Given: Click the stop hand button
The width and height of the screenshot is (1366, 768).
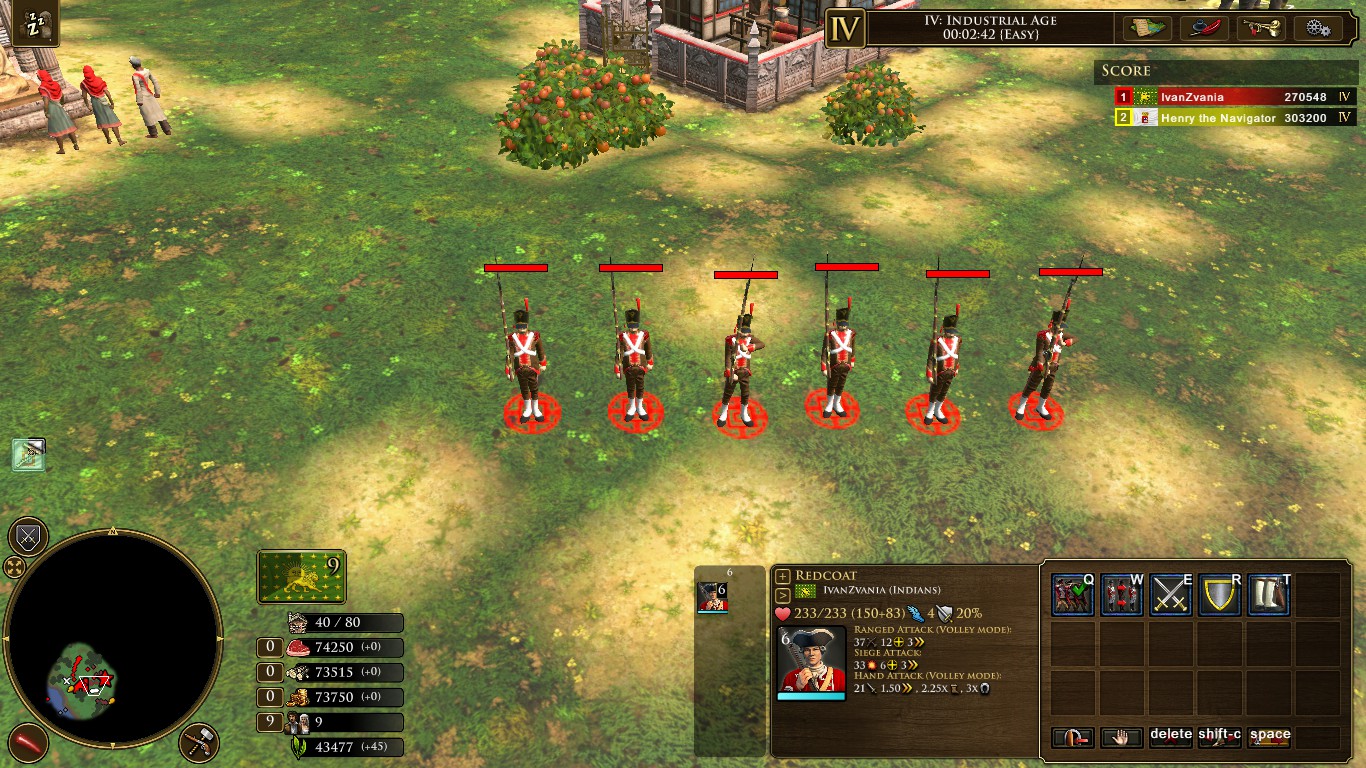Looking at the screenshot, I should coord(1121,737).
